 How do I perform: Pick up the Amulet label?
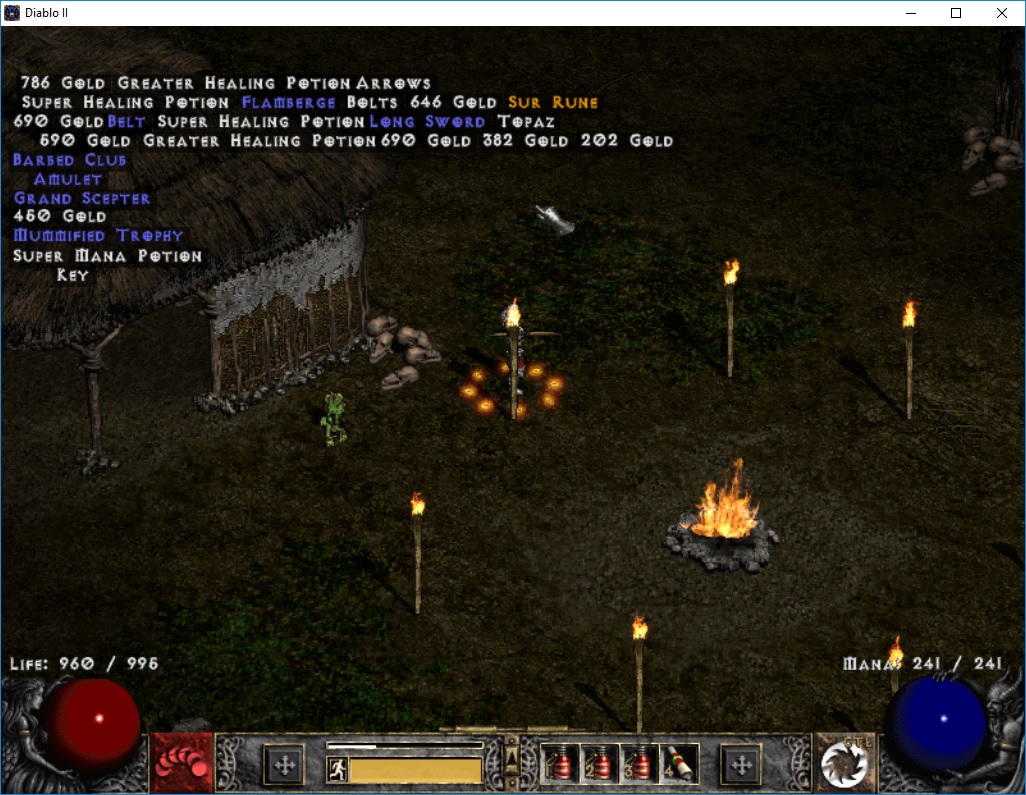[x=68, y=179]
